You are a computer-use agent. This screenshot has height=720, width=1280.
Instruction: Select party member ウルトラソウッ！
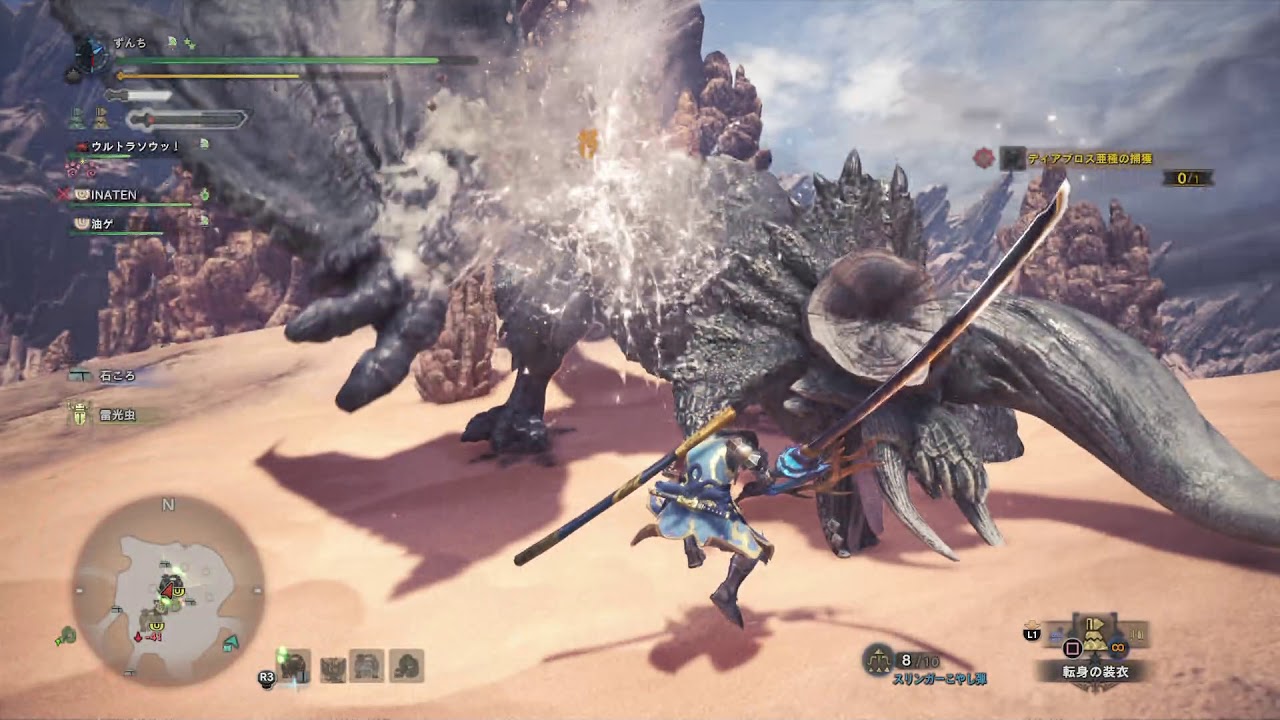click(135, 146)
